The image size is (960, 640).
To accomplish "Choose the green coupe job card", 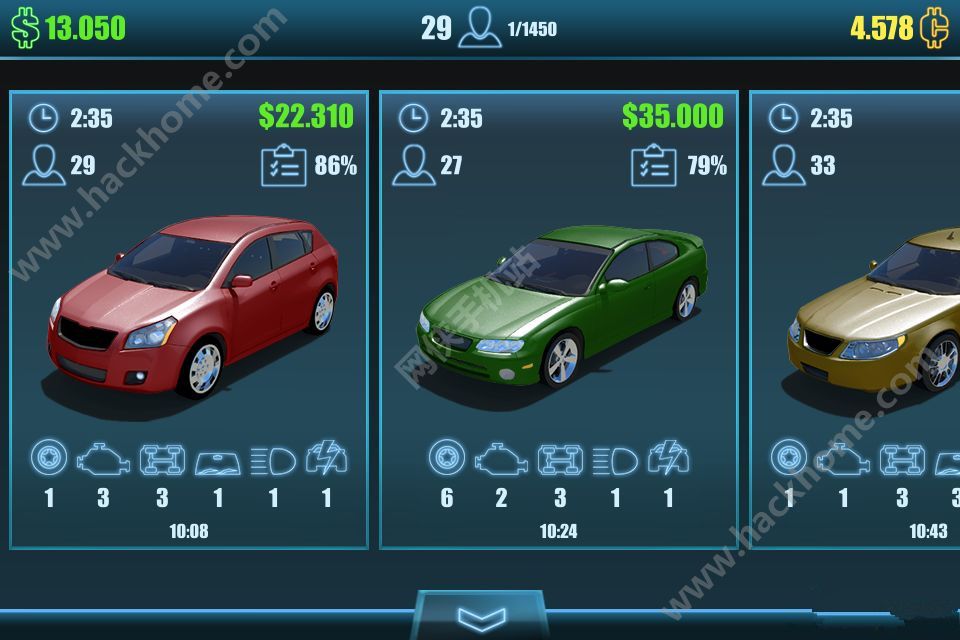I will (559, 320).
